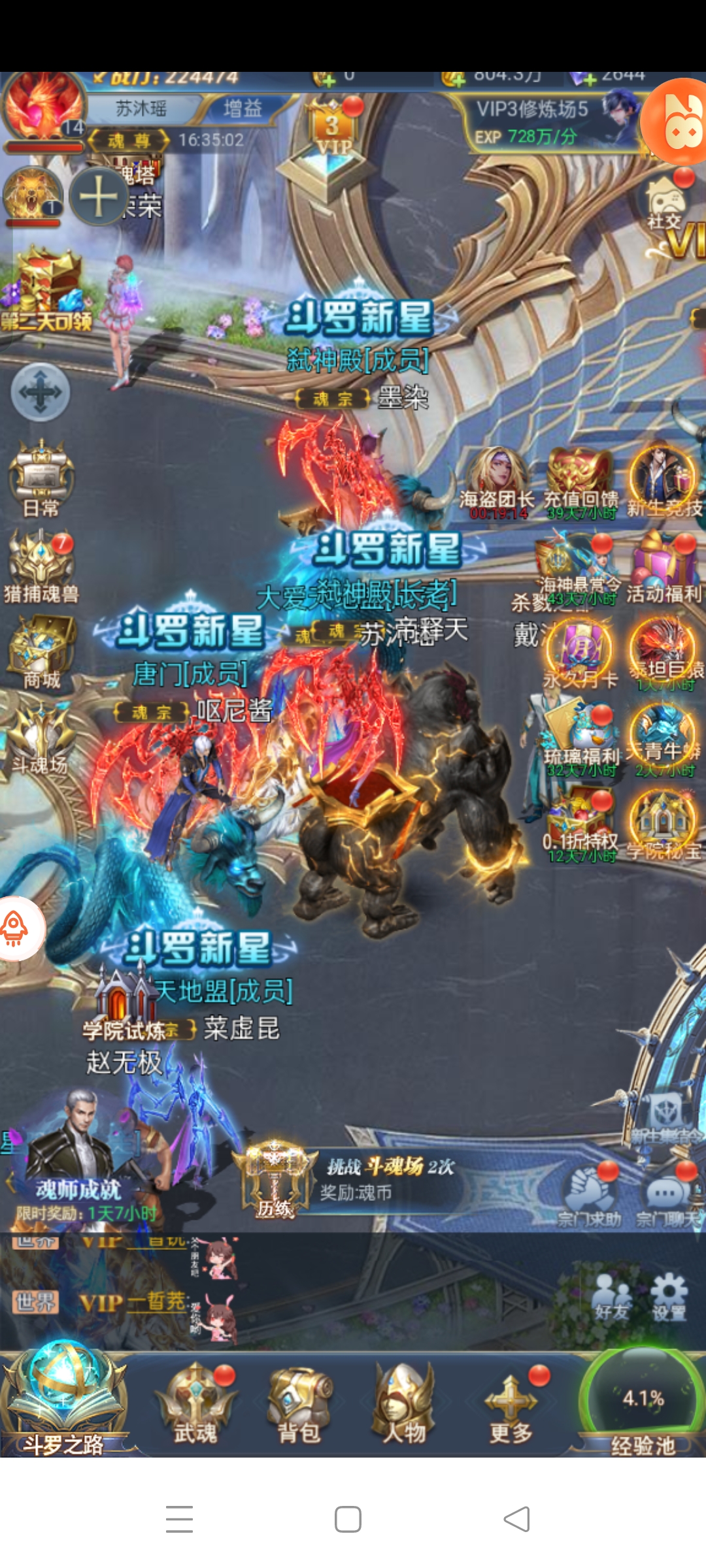Tap the 更多 menu button

(511, 1403)
